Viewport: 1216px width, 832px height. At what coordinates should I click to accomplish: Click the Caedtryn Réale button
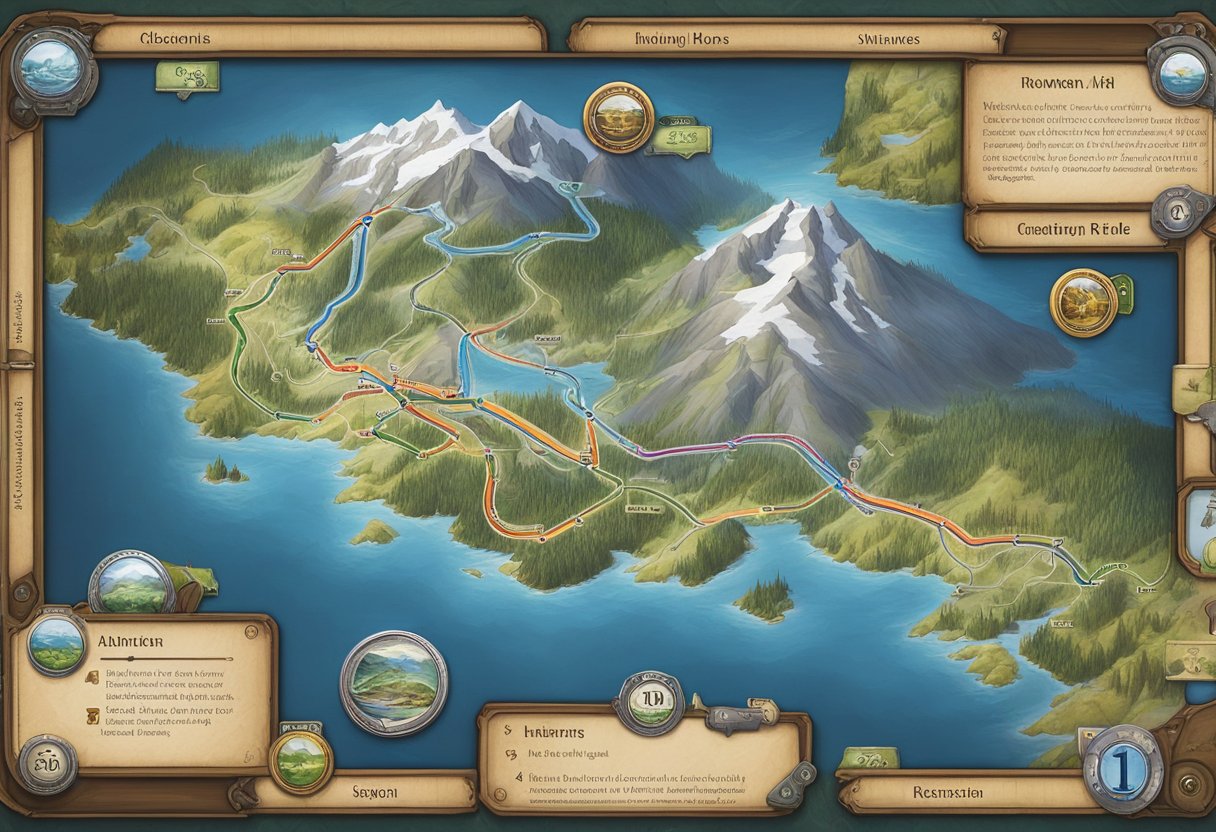1072,229
